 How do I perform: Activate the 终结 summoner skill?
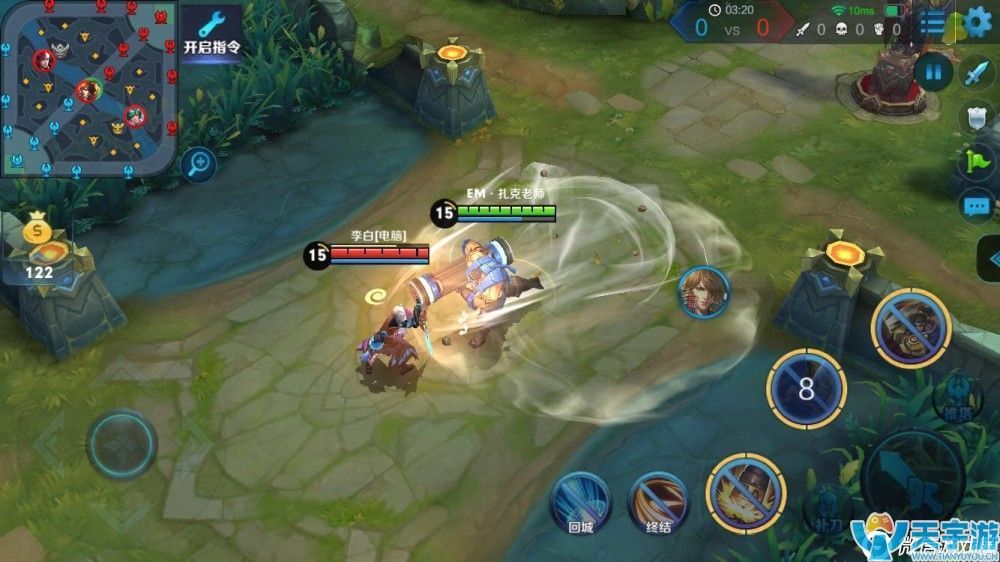click(x=658, y=501)
